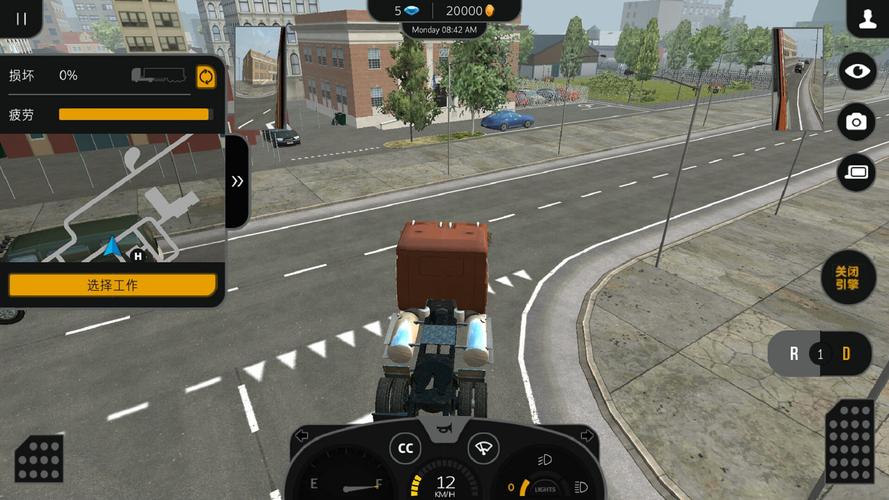
Task: Activate the right turn signal arrow
Action: 587,436
